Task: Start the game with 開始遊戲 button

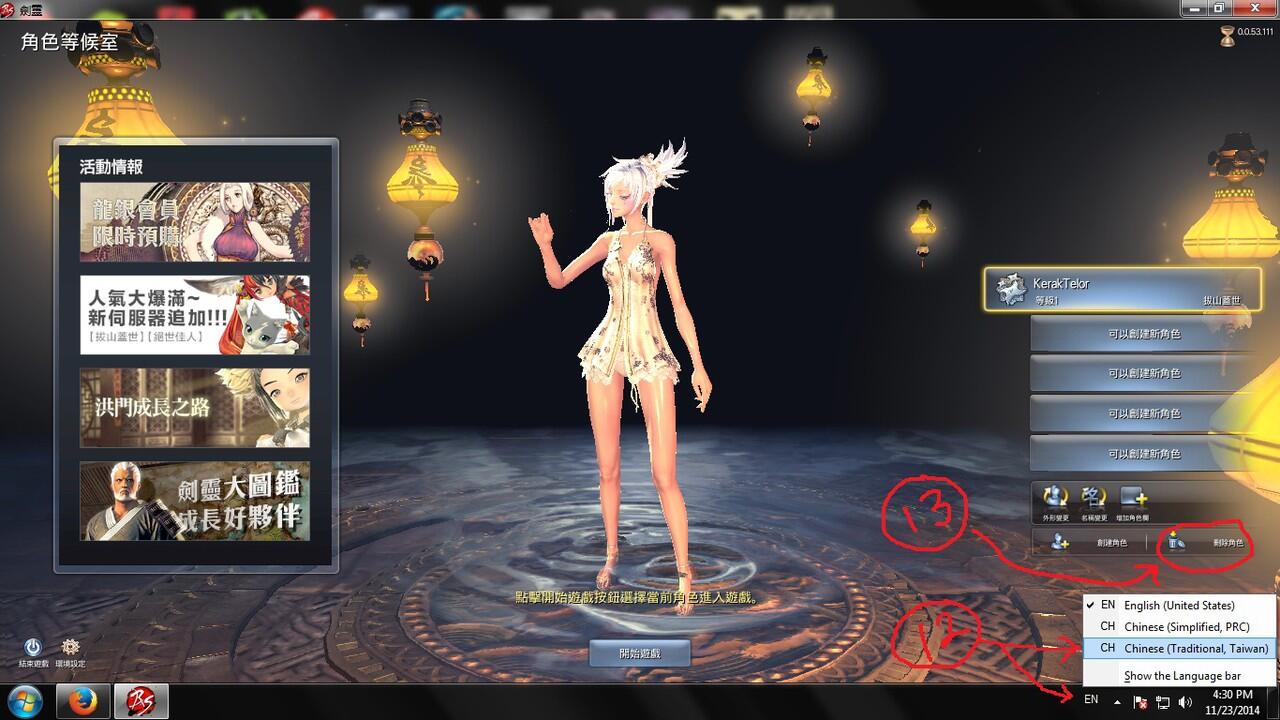Action: click(x=640, y=653)
